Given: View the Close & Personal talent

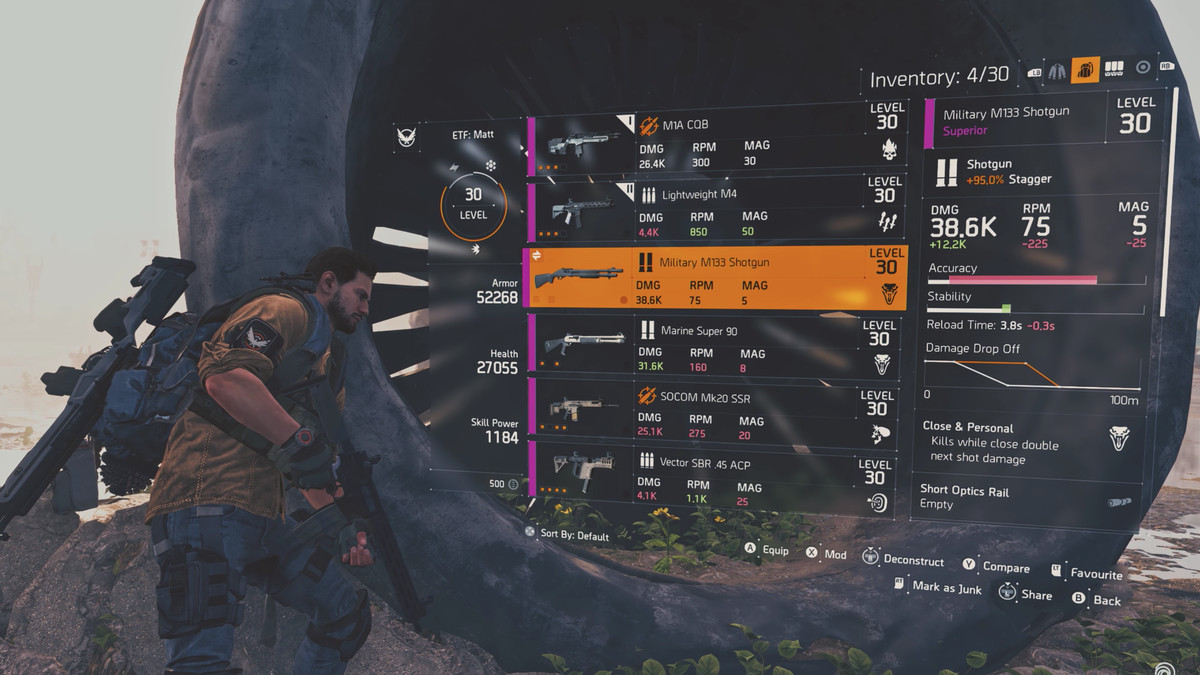Looking at the screenshot, I should [x=1031, y=442].
